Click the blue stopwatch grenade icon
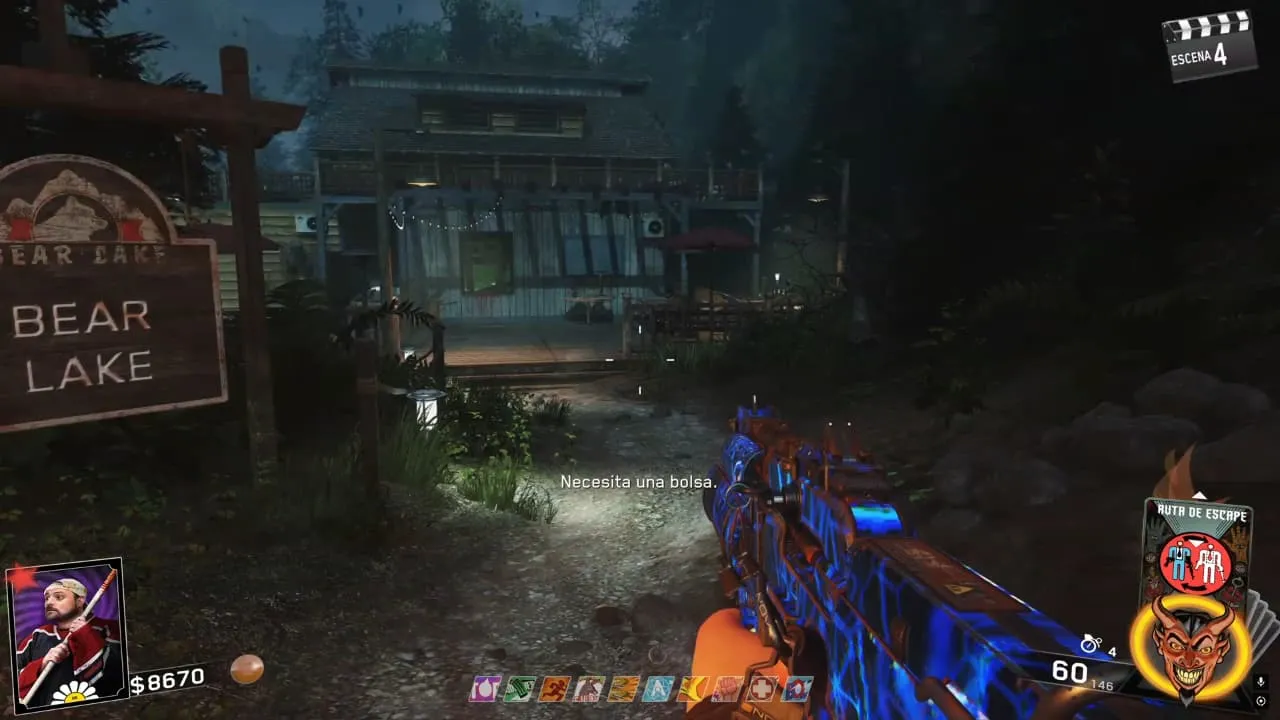1280x720 pixels. click(1091, 644)
